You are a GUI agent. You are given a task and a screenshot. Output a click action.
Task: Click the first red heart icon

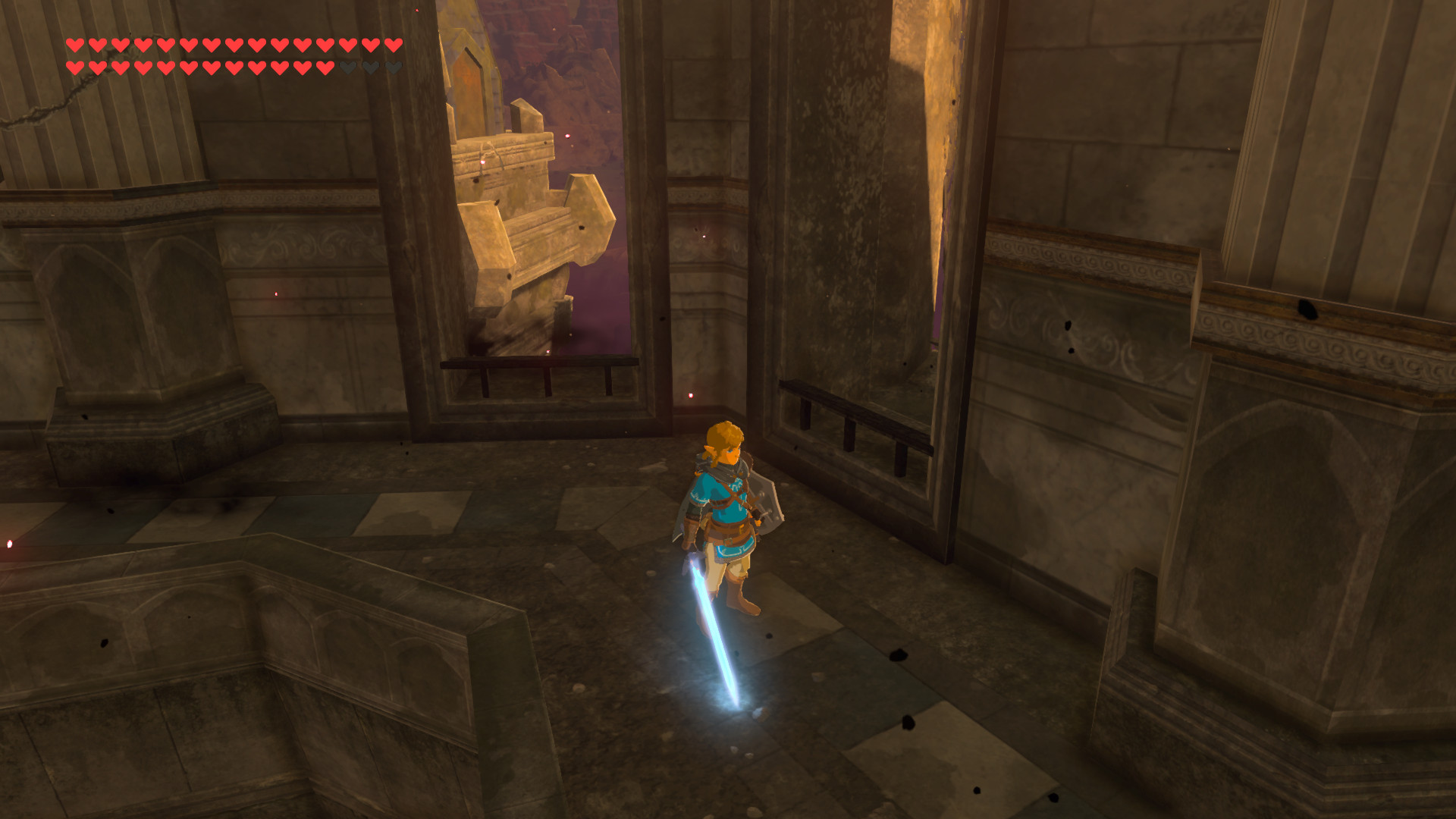74,44
